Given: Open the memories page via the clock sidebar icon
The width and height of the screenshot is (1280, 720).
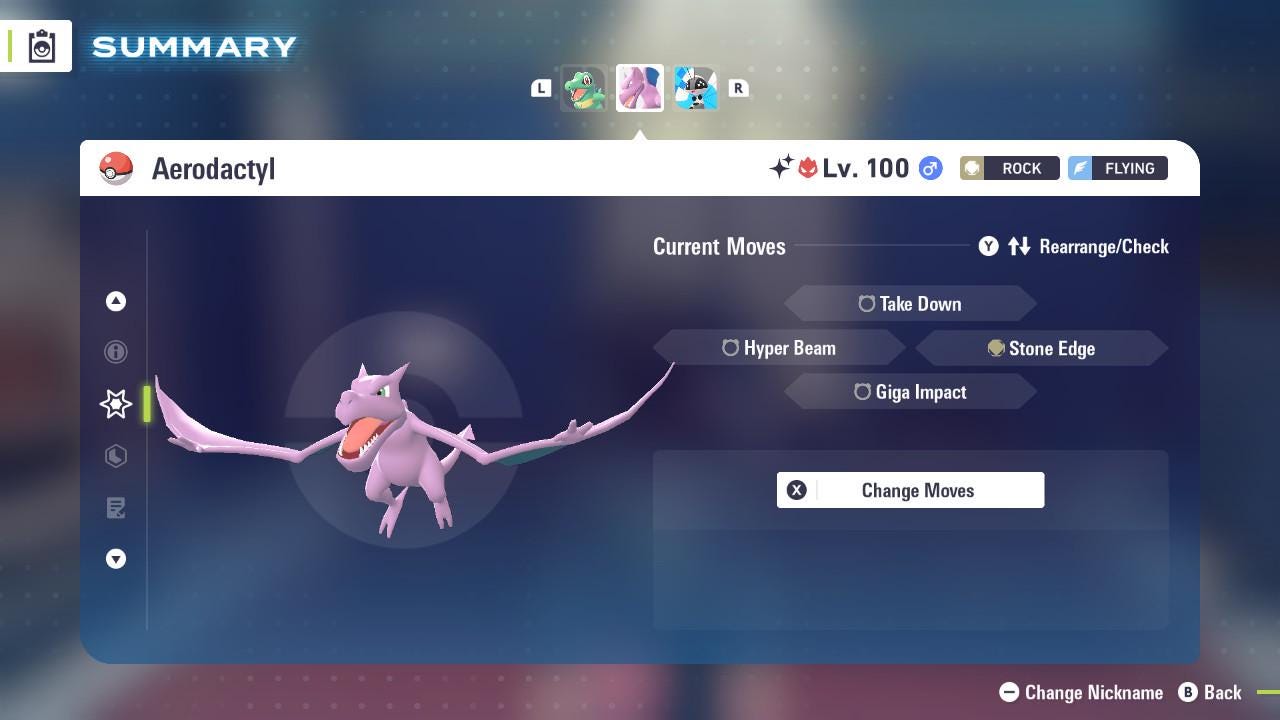Looking at the screenshot, I should pyautogui.click(x=115, y=456).
